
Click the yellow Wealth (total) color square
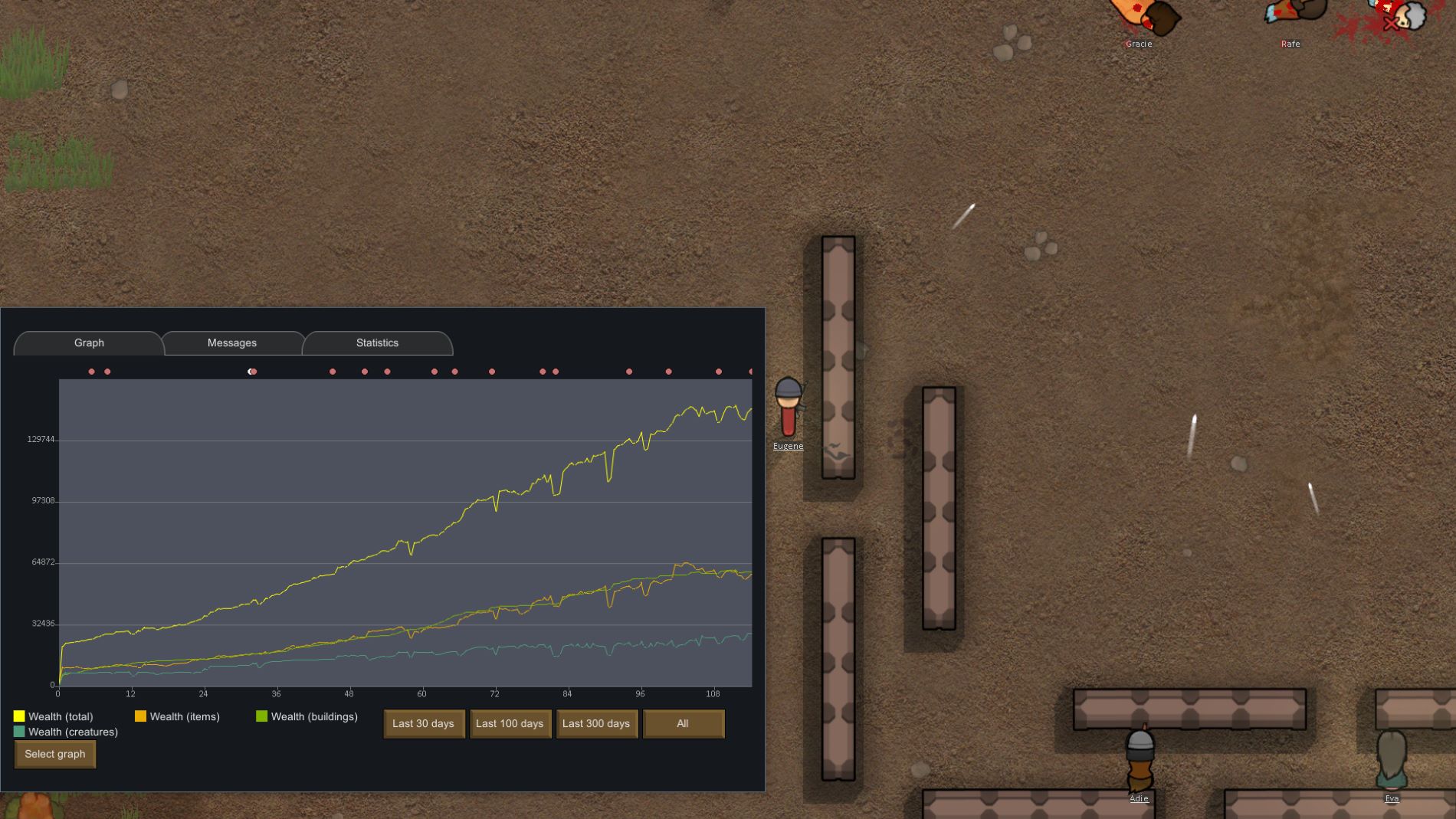click(18, 716)
